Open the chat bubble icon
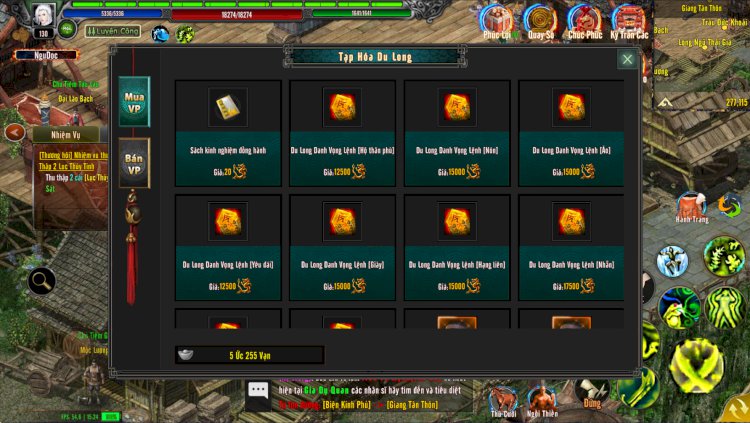 point(258,390)
